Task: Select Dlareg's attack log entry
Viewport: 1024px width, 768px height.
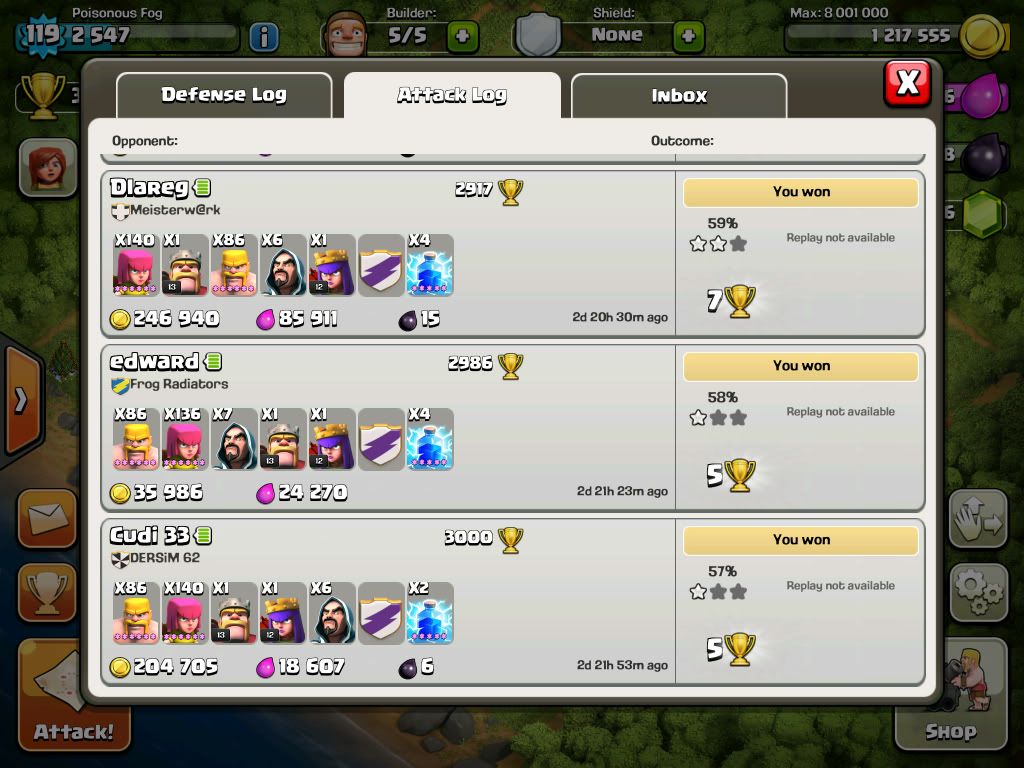Action: coord(390,254)
